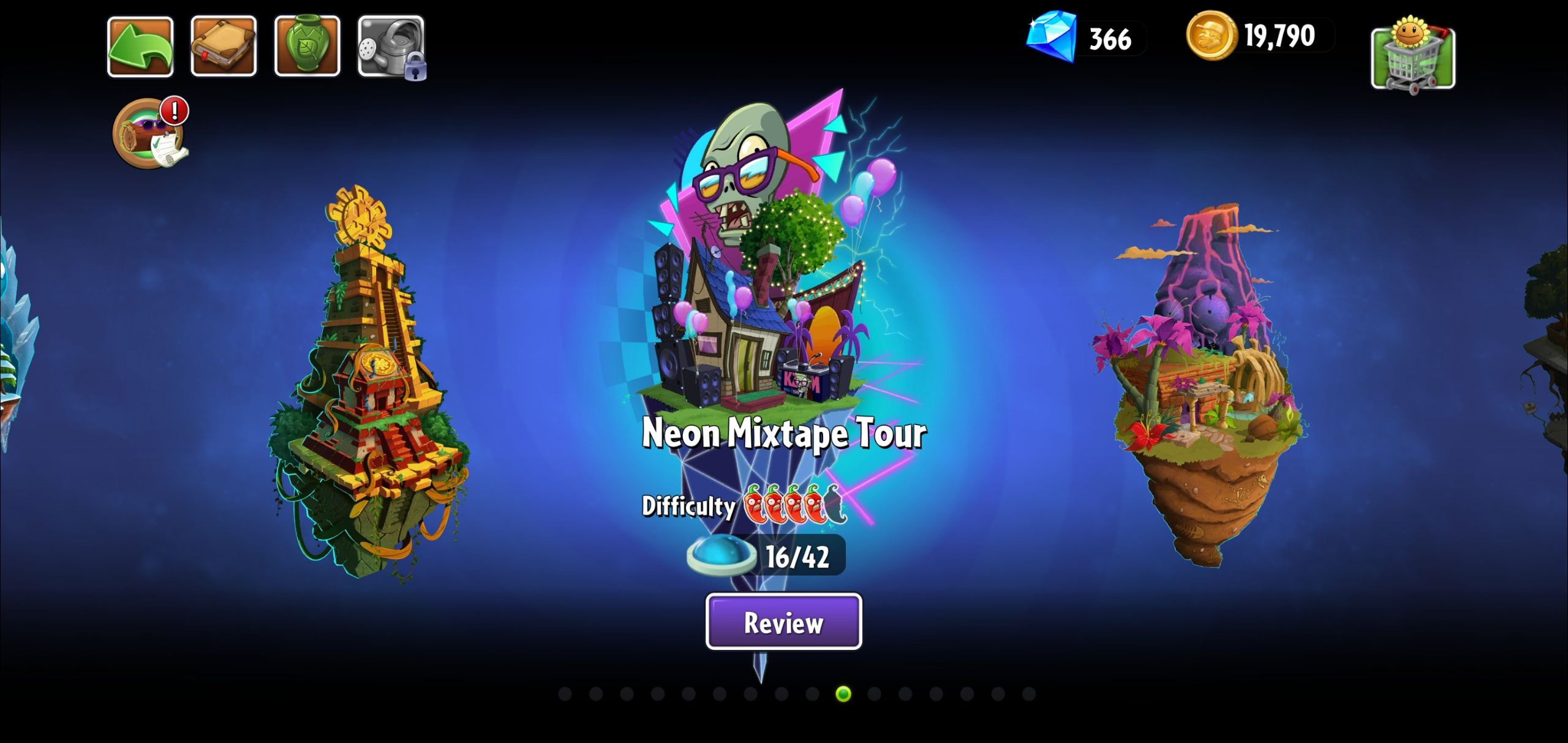Select the Jurassic Marsh volcano world
This screenshot has width=1568, height=743.
(1200, 386)
